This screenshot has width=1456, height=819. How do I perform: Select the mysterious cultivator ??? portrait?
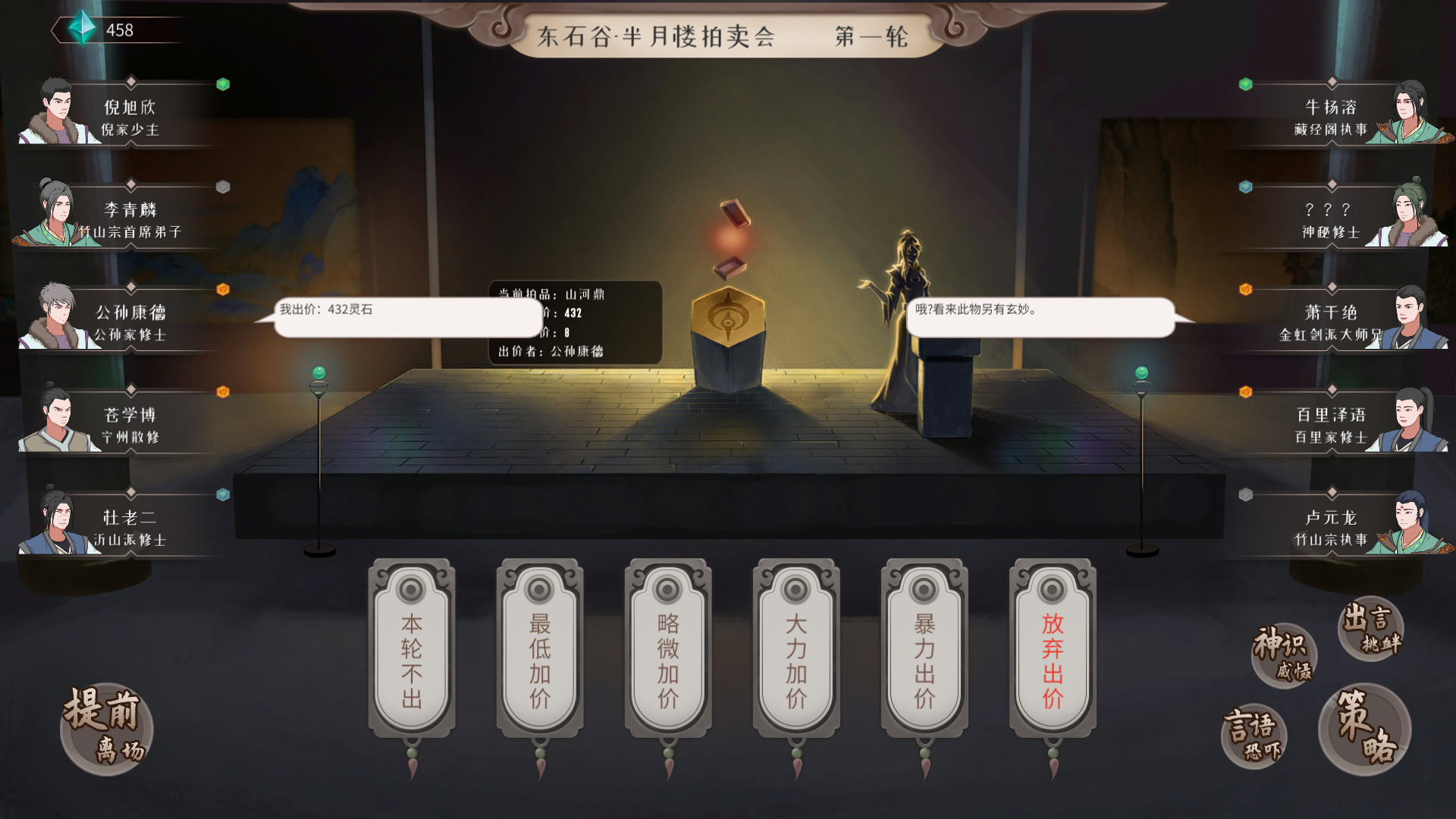[x=1408, y=210]
